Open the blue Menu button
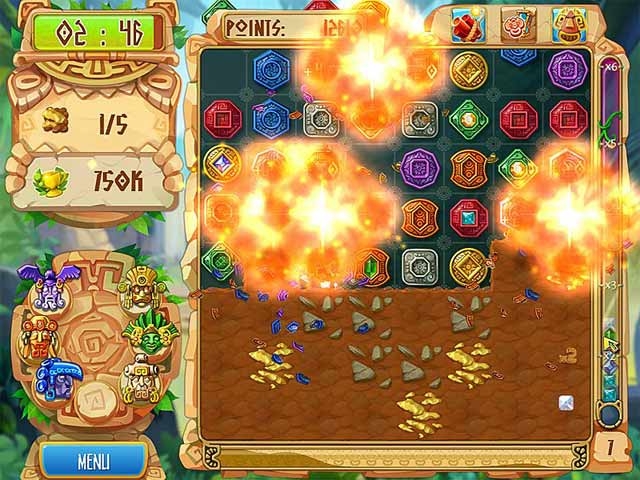The height and width of the screenshot is (480, 640). pos(93,461)
